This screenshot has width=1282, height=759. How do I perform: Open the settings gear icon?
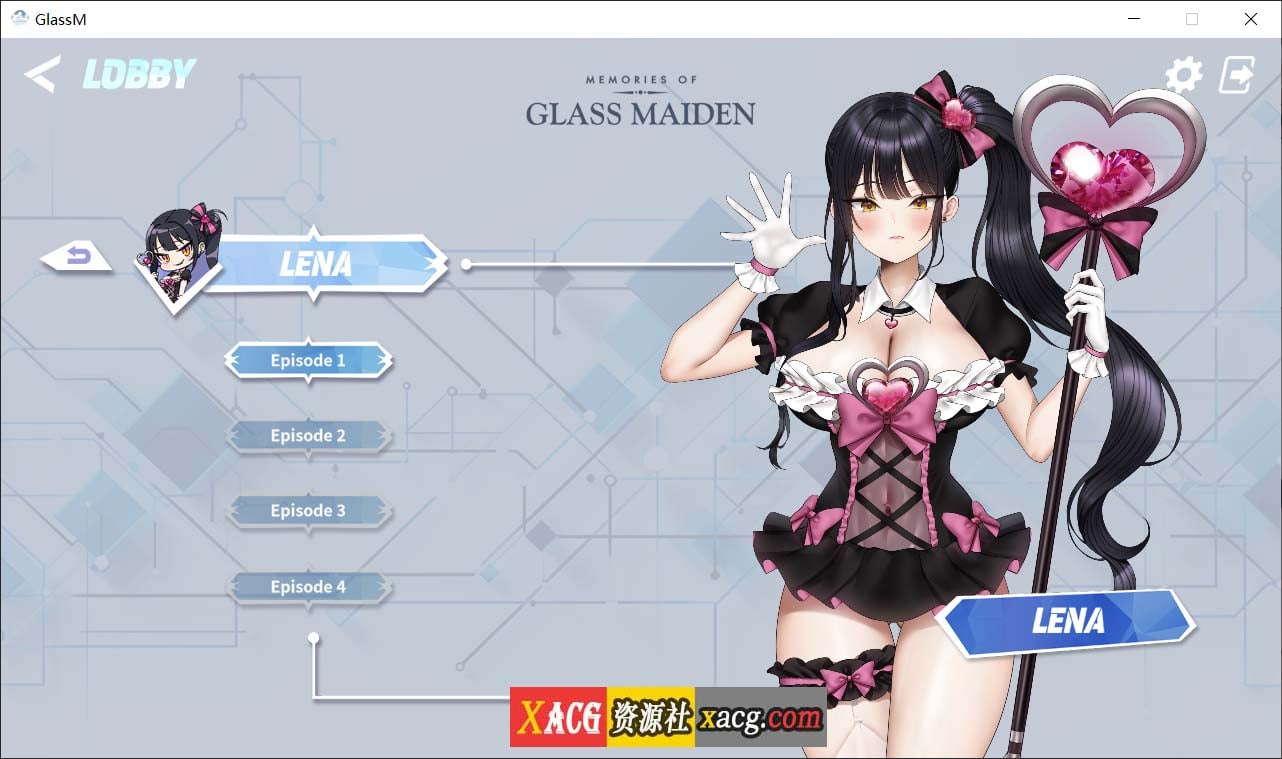point(1184,74)
